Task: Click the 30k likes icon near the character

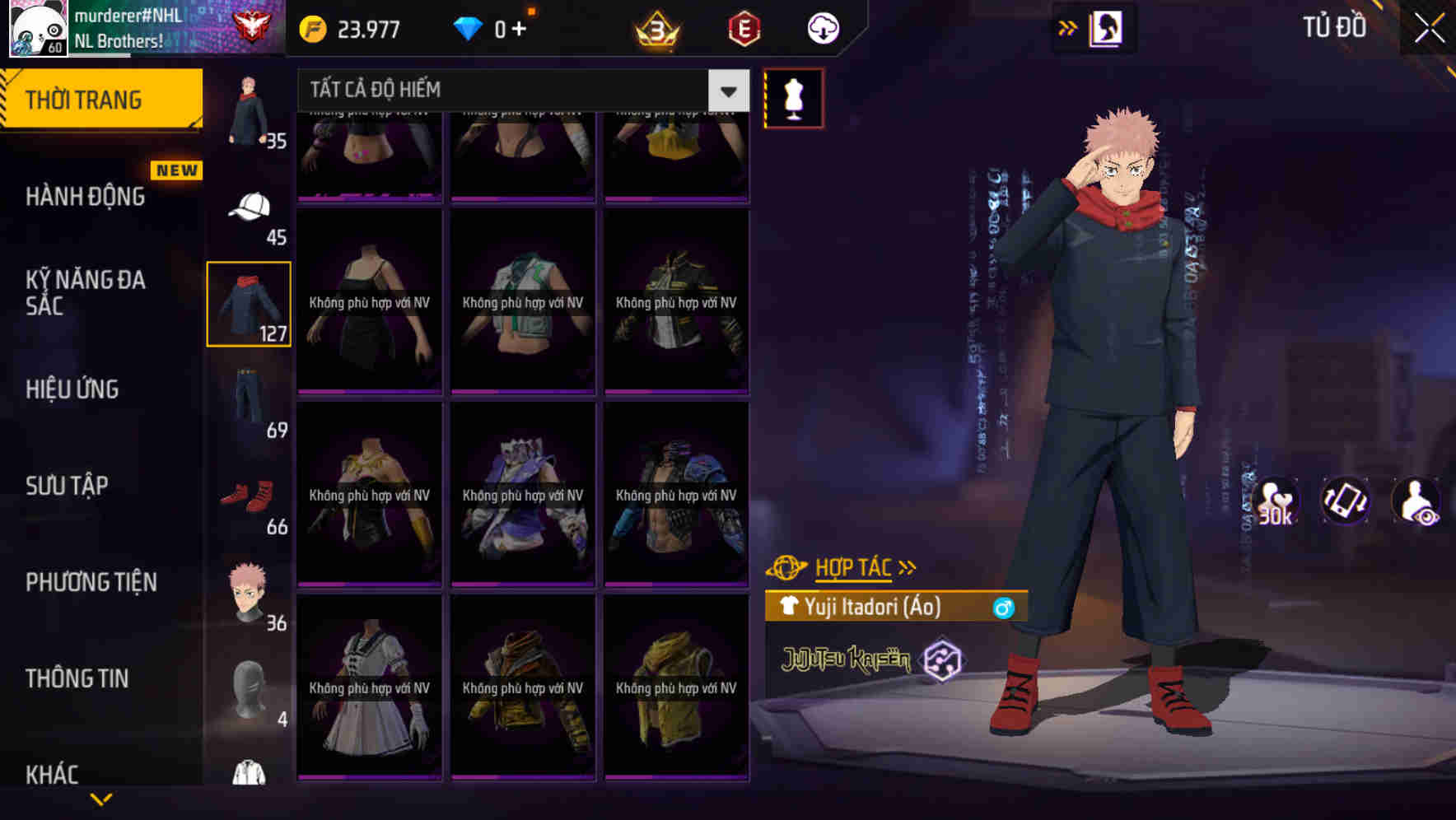Action: pyautogui.click(x=1277, y=502)
